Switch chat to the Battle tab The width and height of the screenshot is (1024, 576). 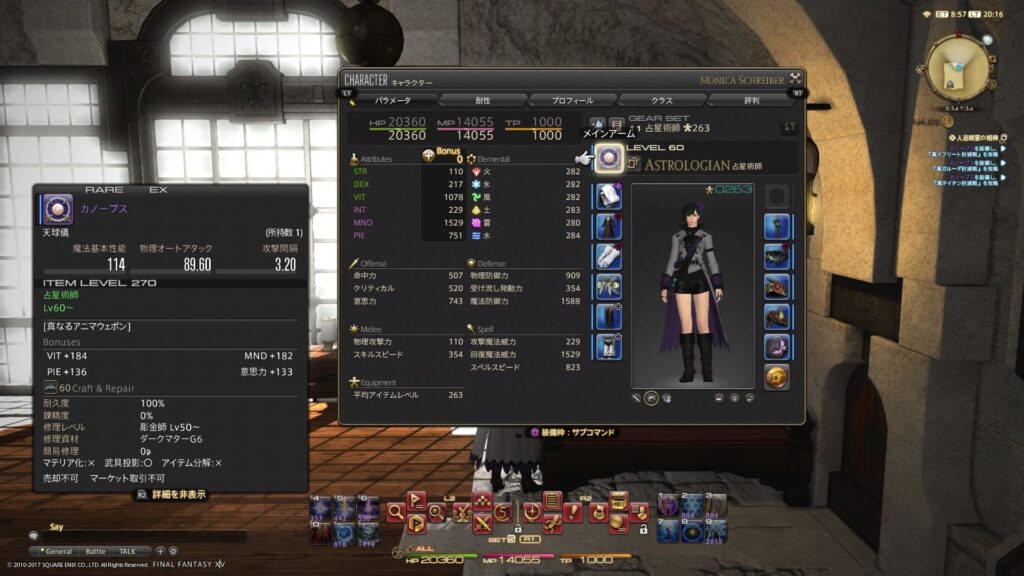point(95,551)
